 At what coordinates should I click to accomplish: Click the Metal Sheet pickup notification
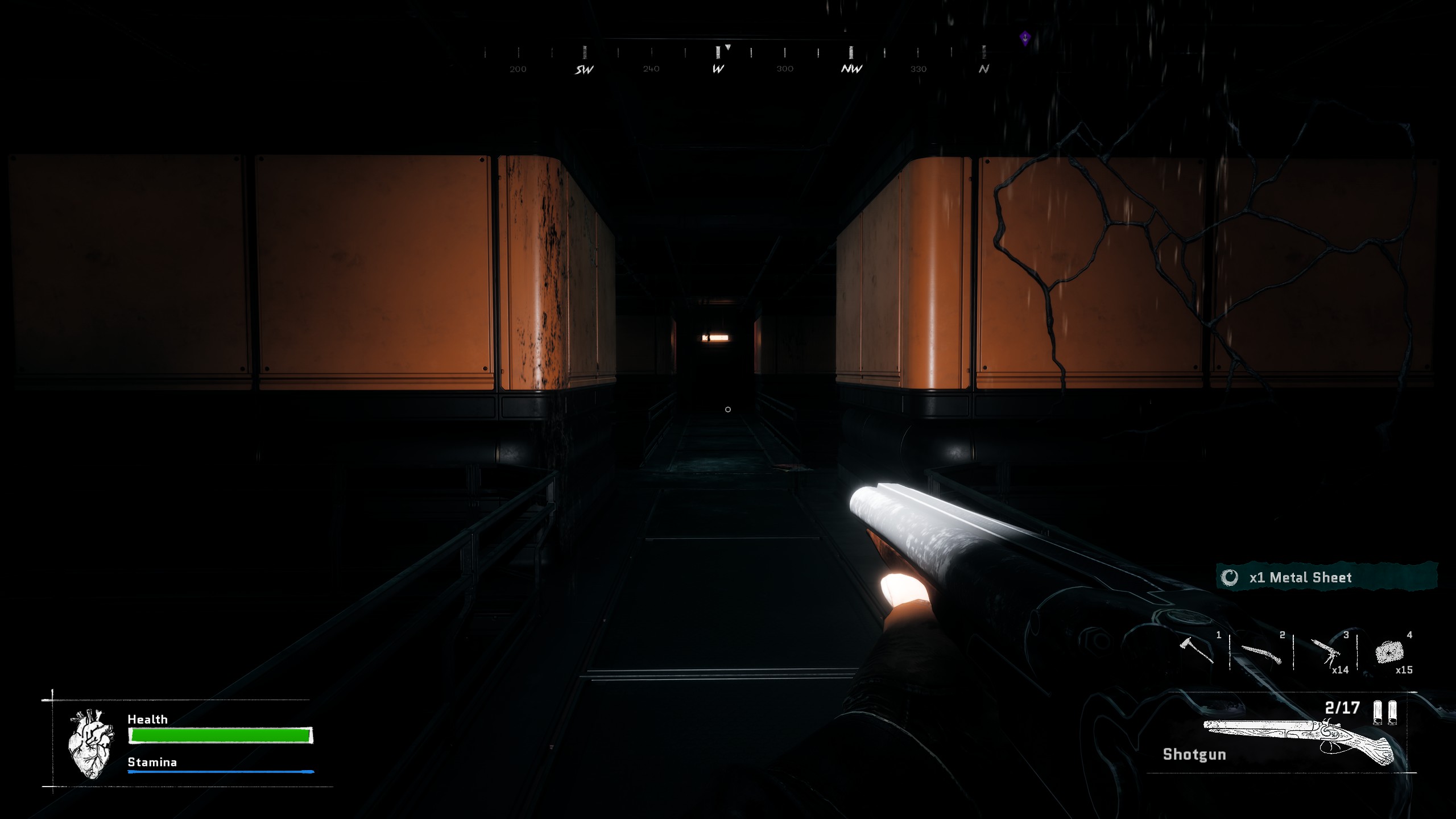1326,577
